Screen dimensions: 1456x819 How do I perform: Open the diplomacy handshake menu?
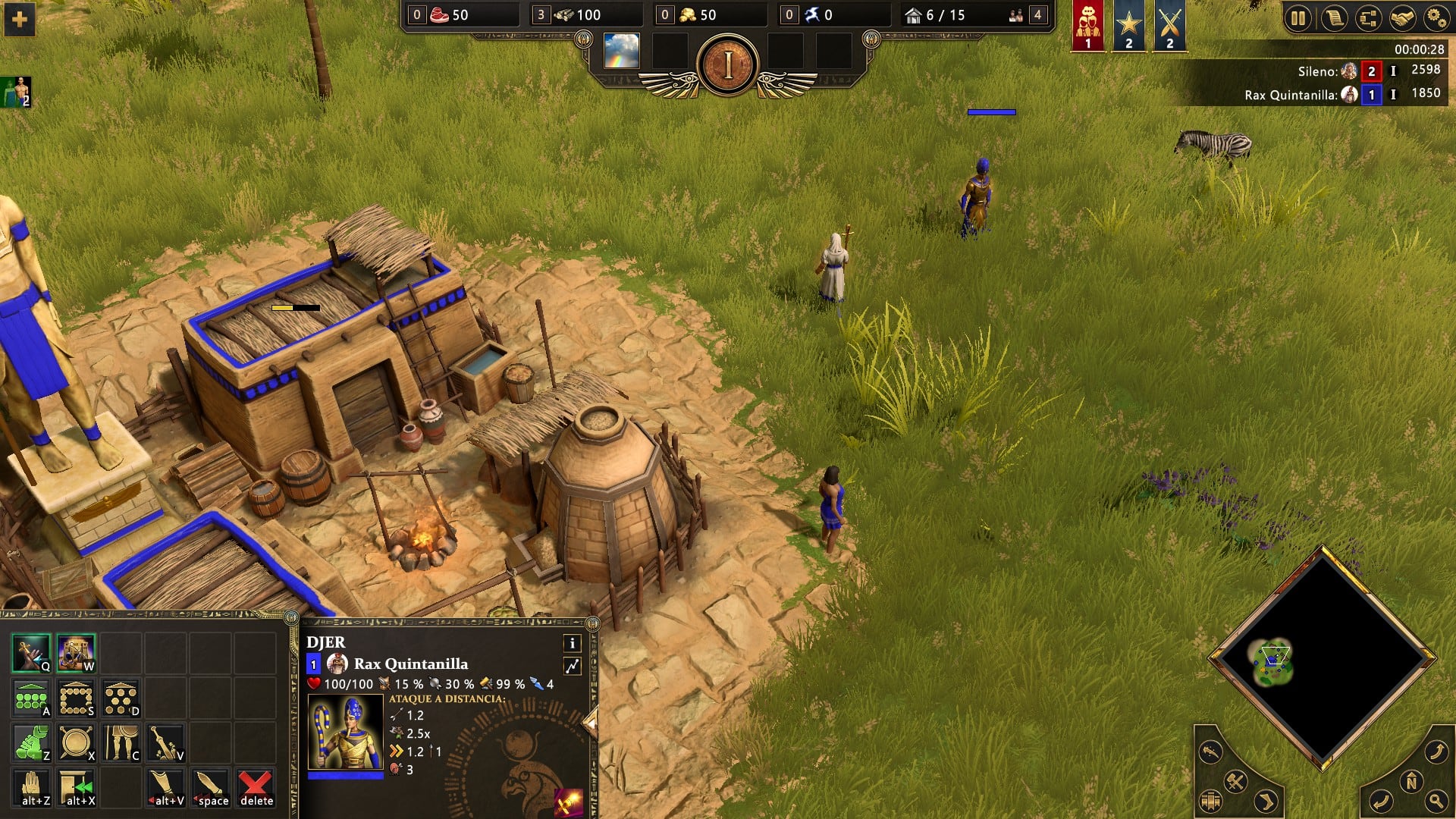click(1402, 18)
